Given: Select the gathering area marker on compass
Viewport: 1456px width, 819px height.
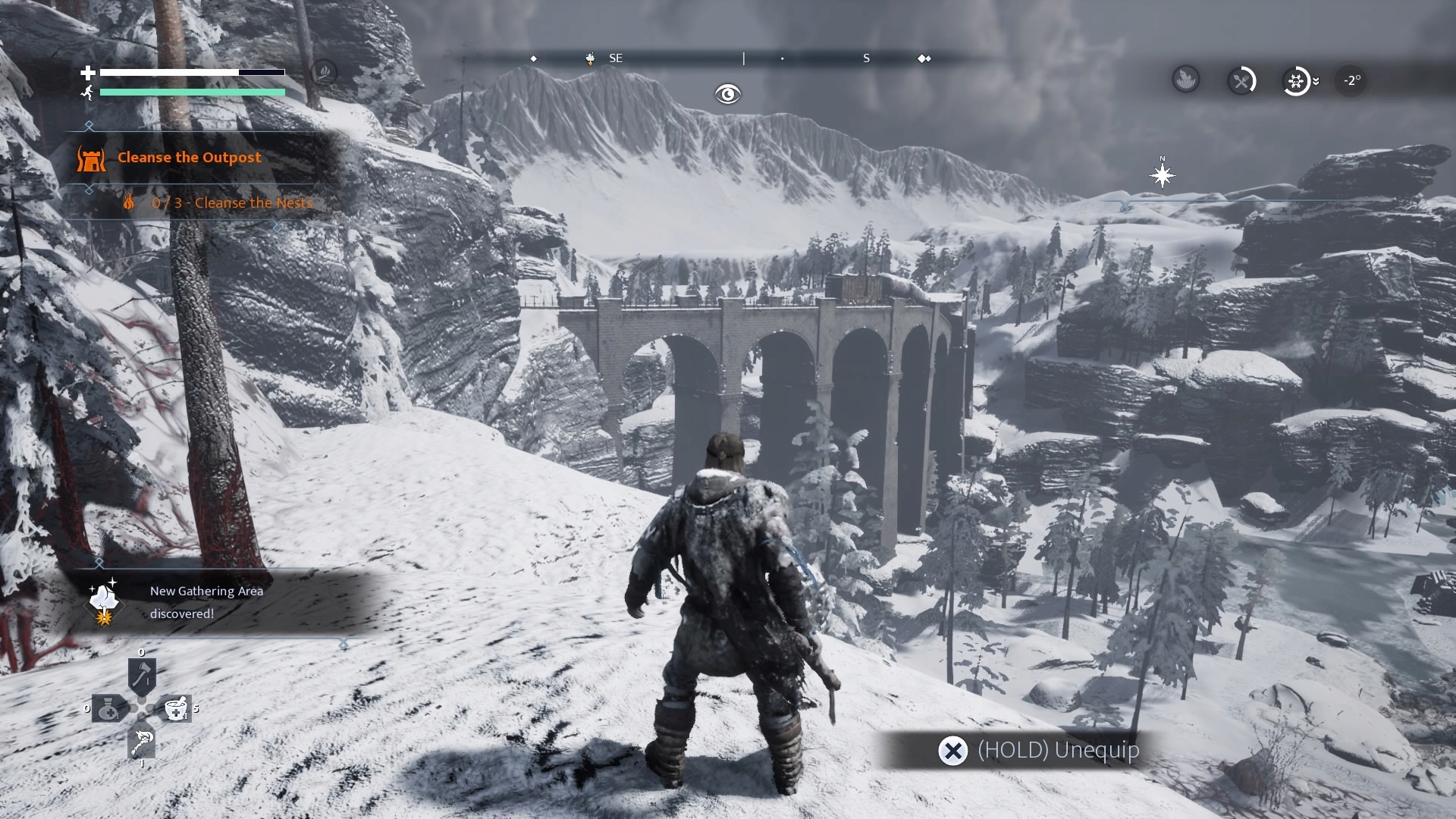Looking at the screenshot, I should 590,58.
